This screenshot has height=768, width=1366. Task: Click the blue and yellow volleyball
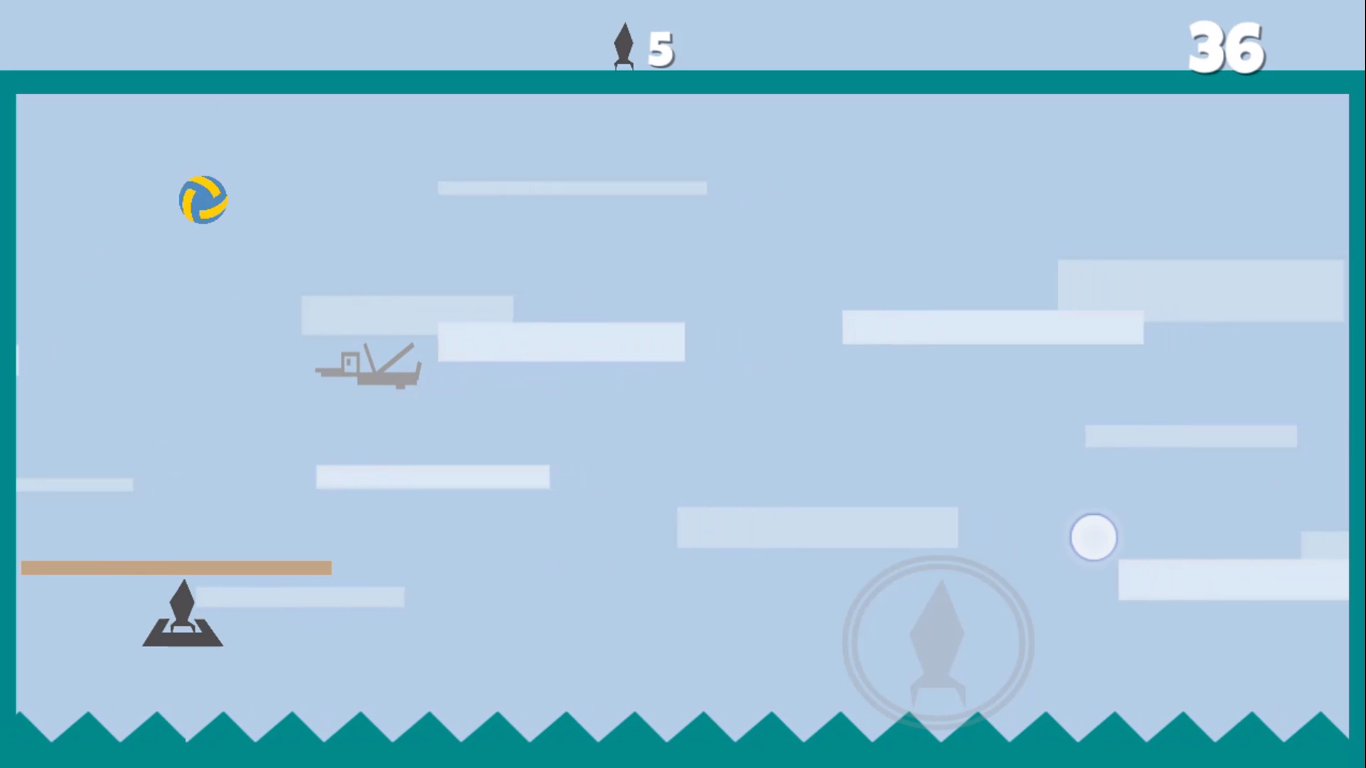coord(203,199)
